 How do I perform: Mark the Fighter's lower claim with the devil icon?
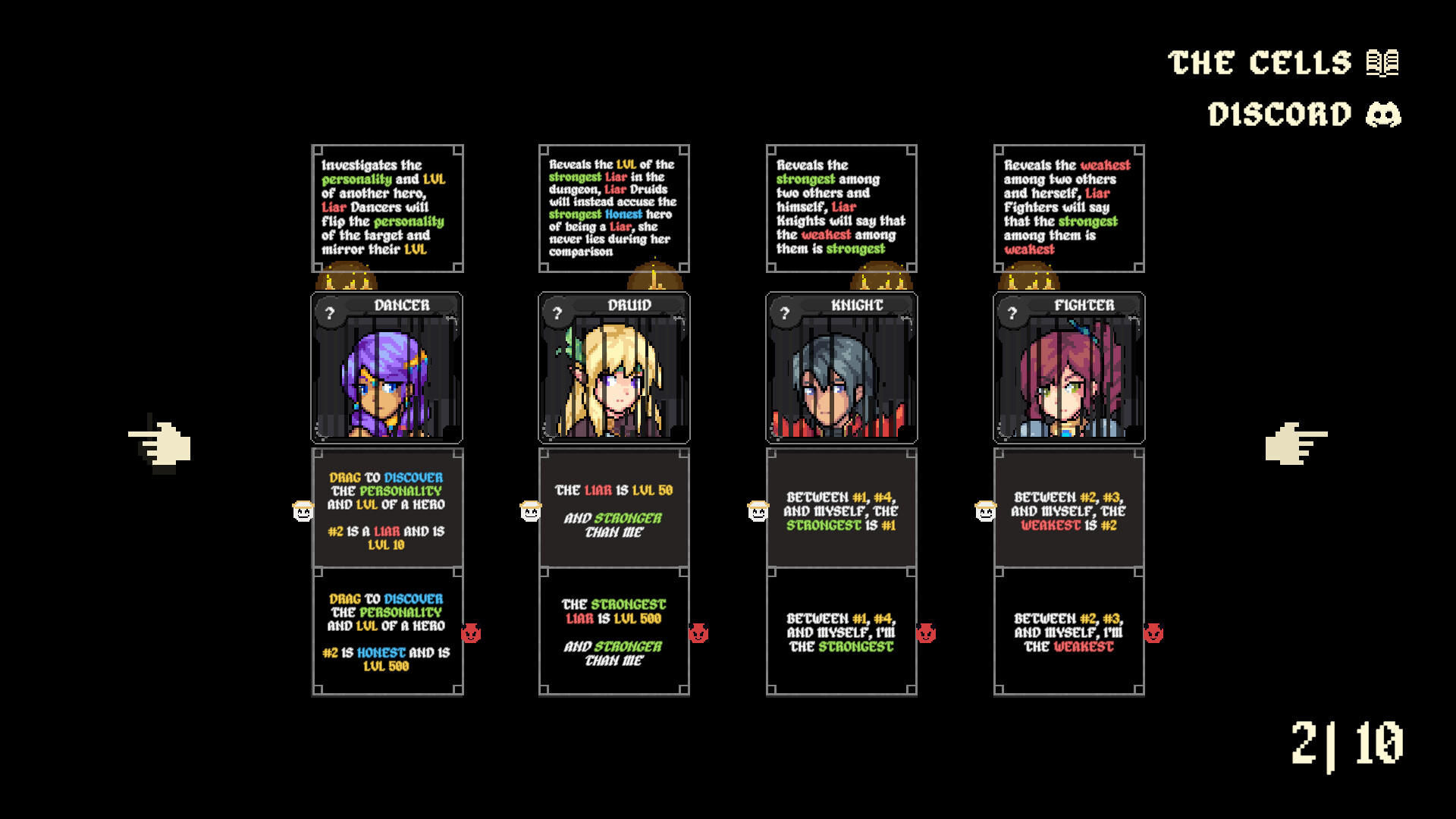(1152, 632)
